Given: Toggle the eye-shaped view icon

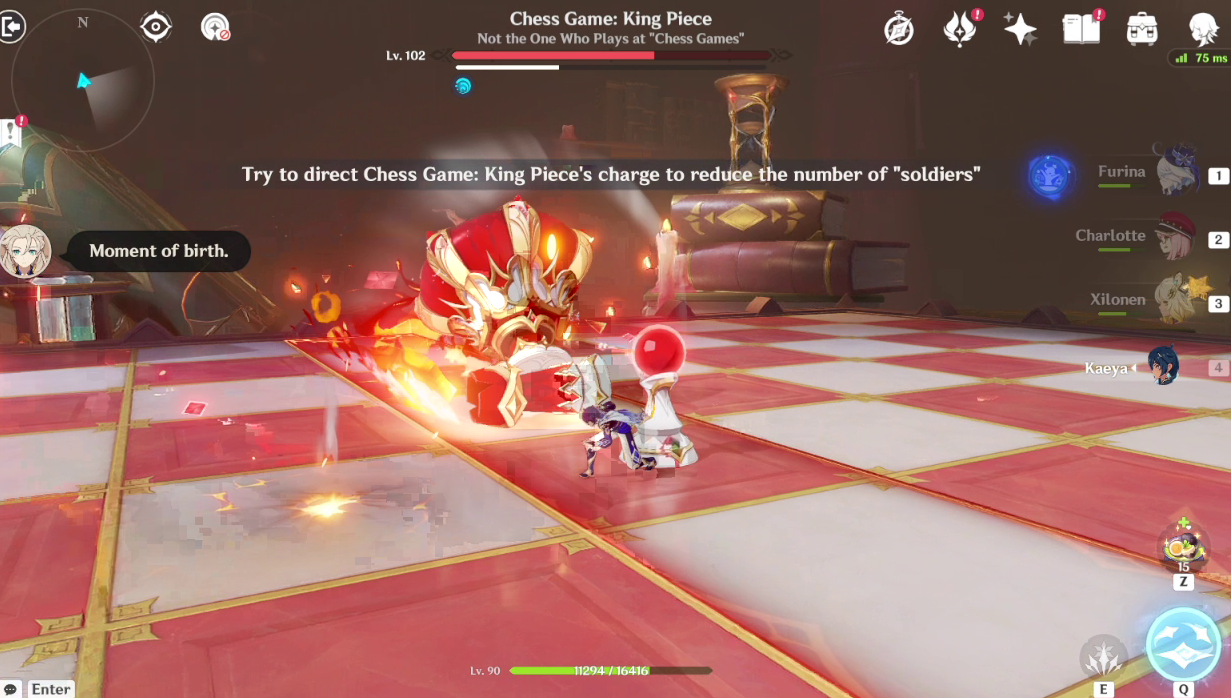Looking at the screenshot, I should [156, 27].
